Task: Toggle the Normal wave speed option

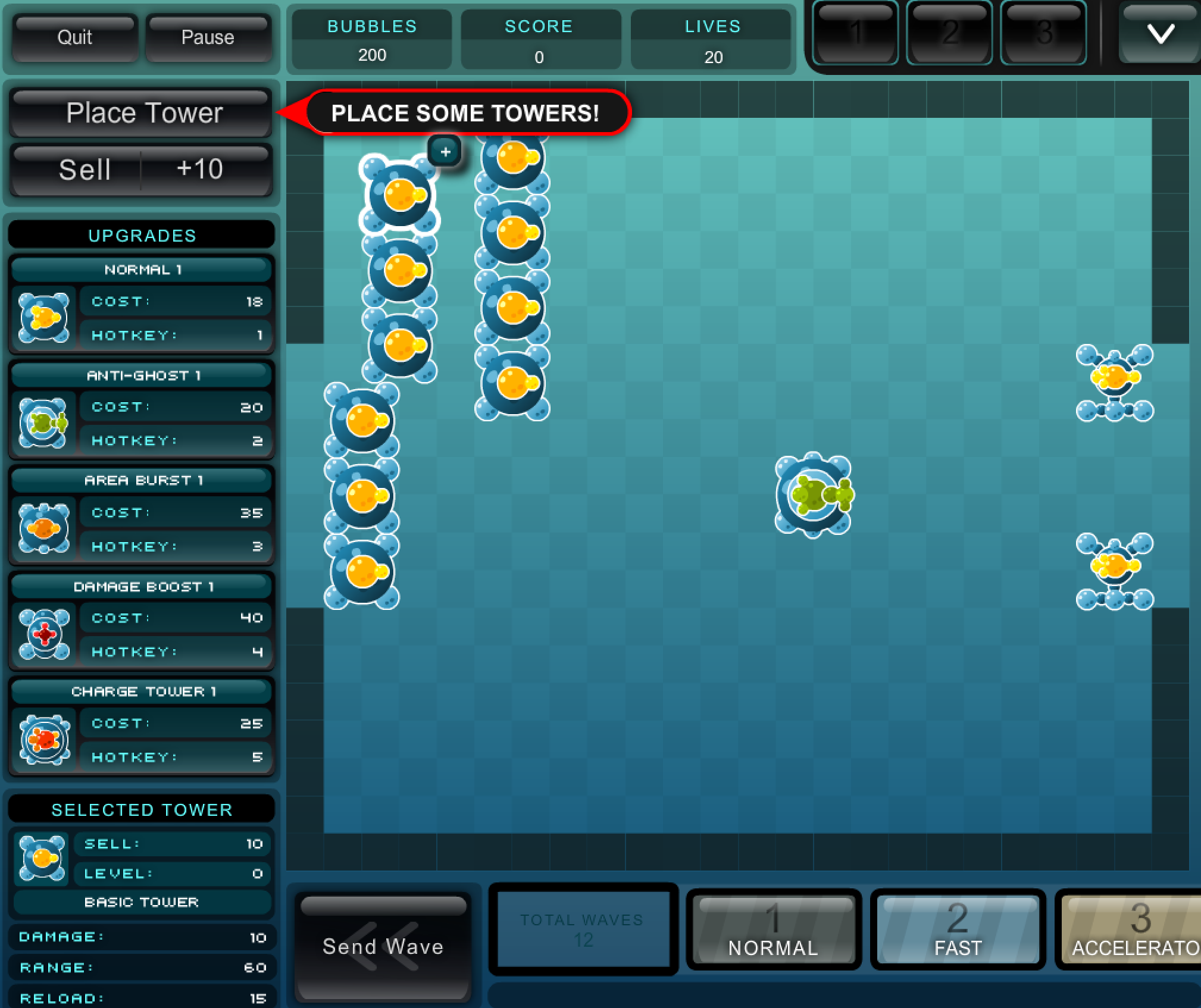Action: click(x=774, y=930)
